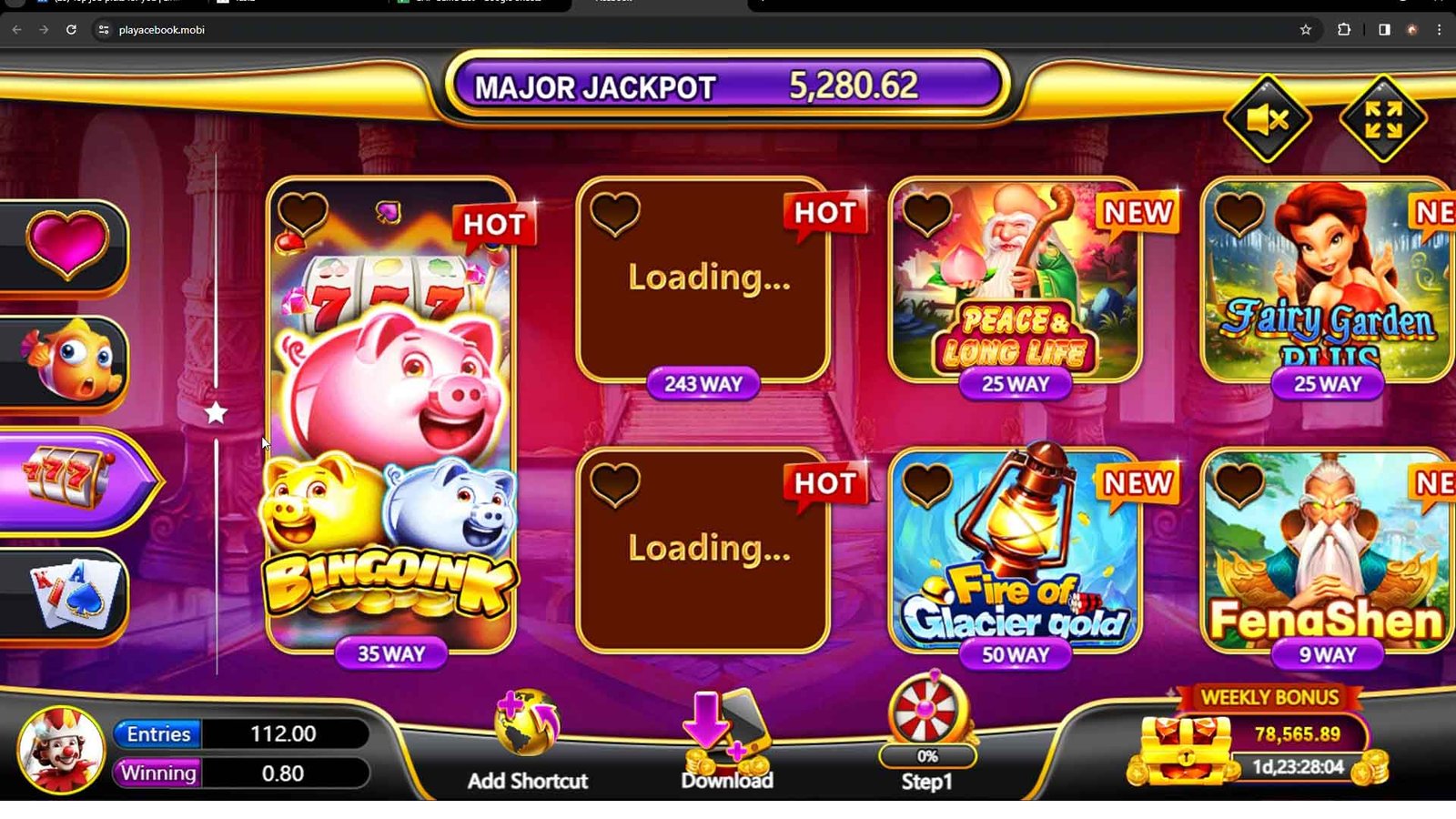
Task: Favorite Peace & Long Life via heart
Action: (927, 215)
